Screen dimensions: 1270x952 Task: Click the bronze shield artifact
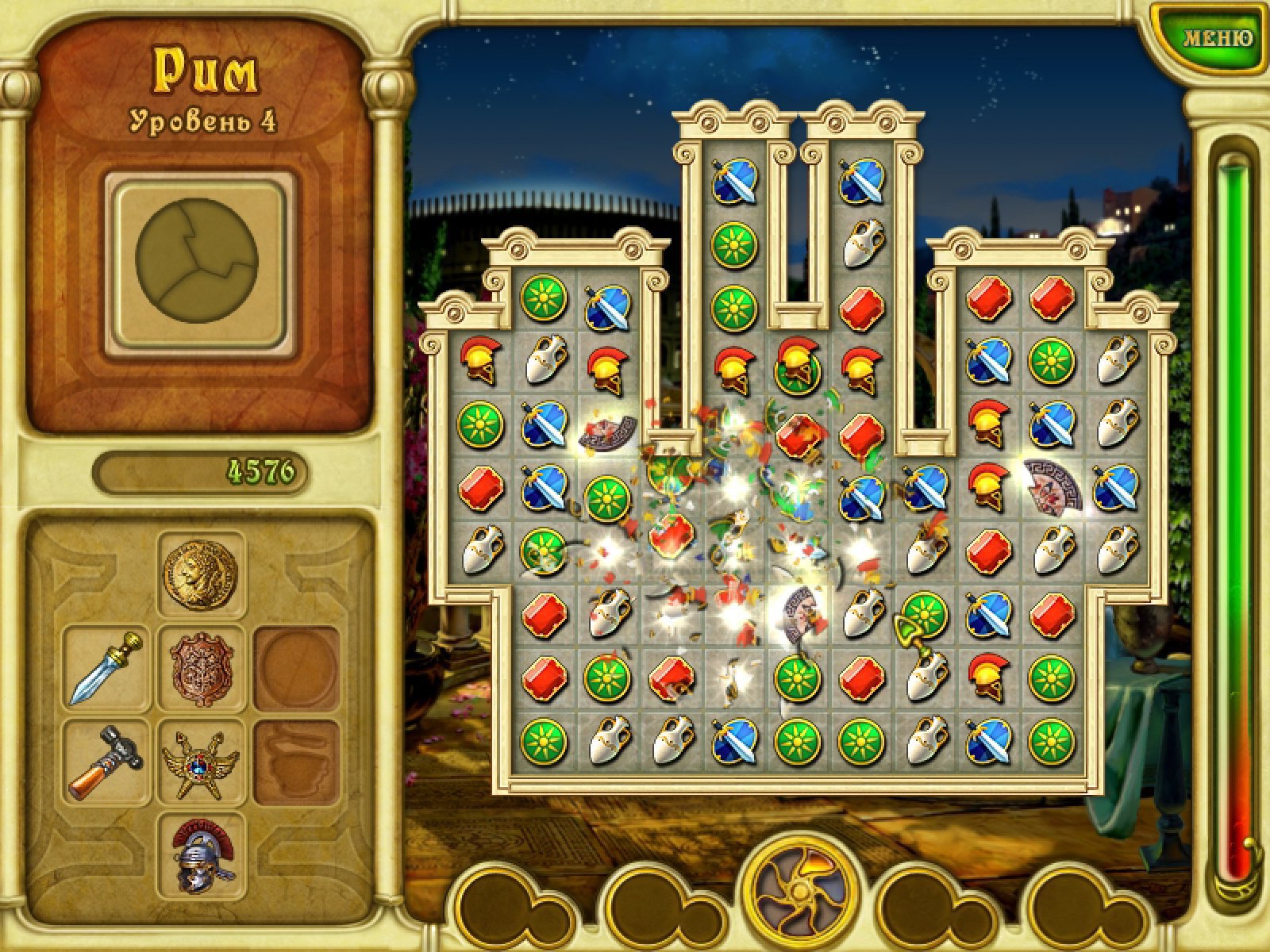coord(202,667)
